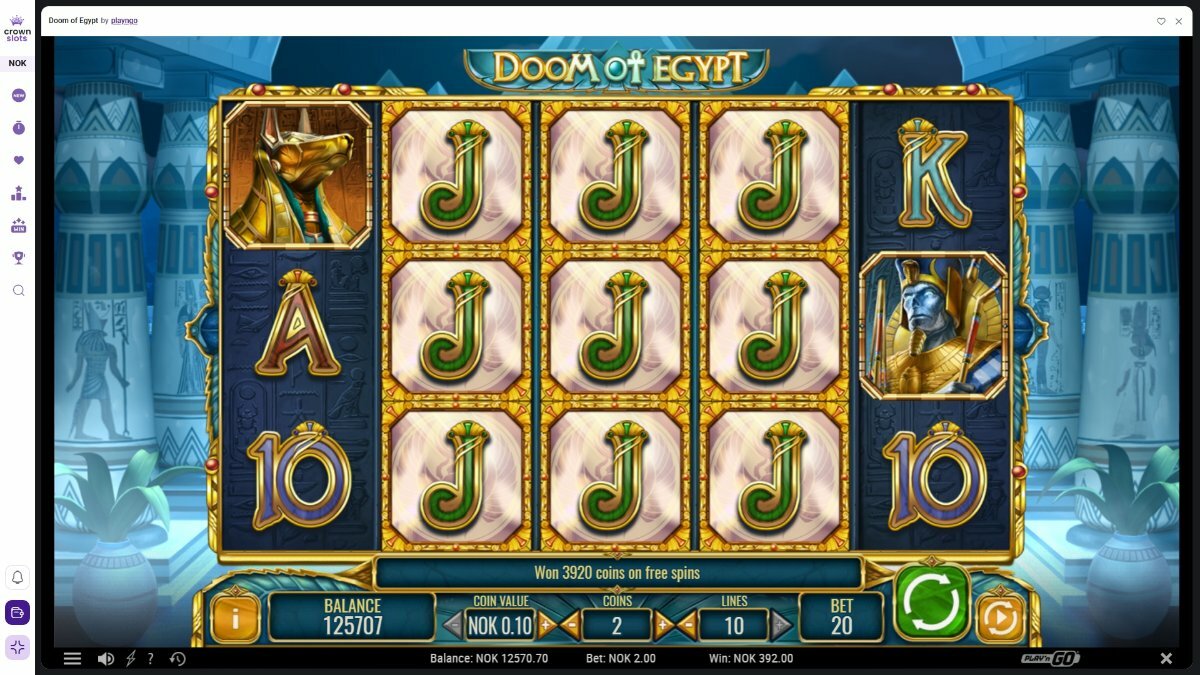Spin the reels with the green button
Image resolution: width=1200 pixels, height=675 pixels.
tap(932, 602)
